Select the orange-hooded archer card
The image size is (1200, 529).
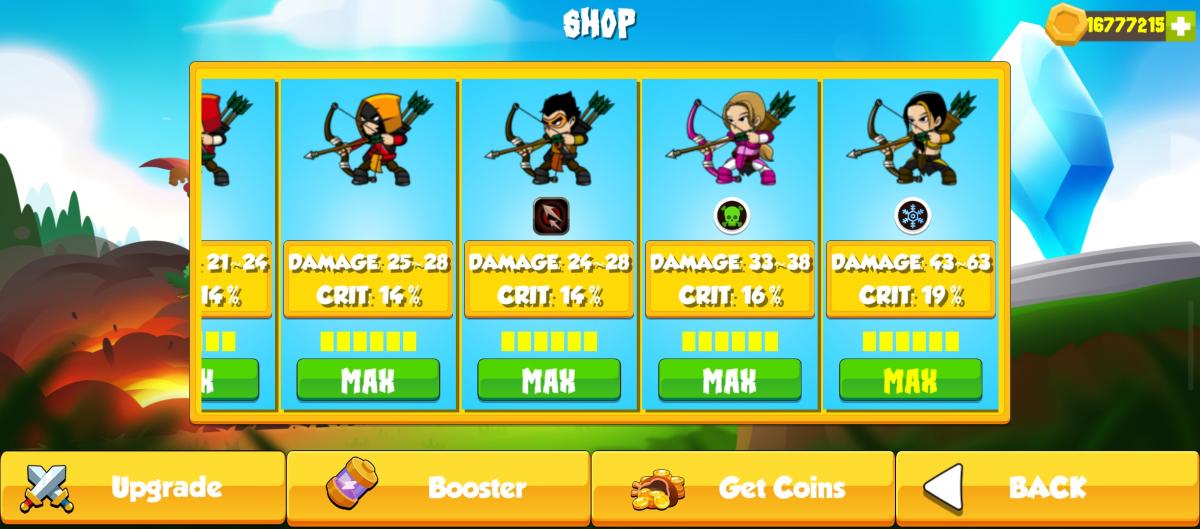368,140
